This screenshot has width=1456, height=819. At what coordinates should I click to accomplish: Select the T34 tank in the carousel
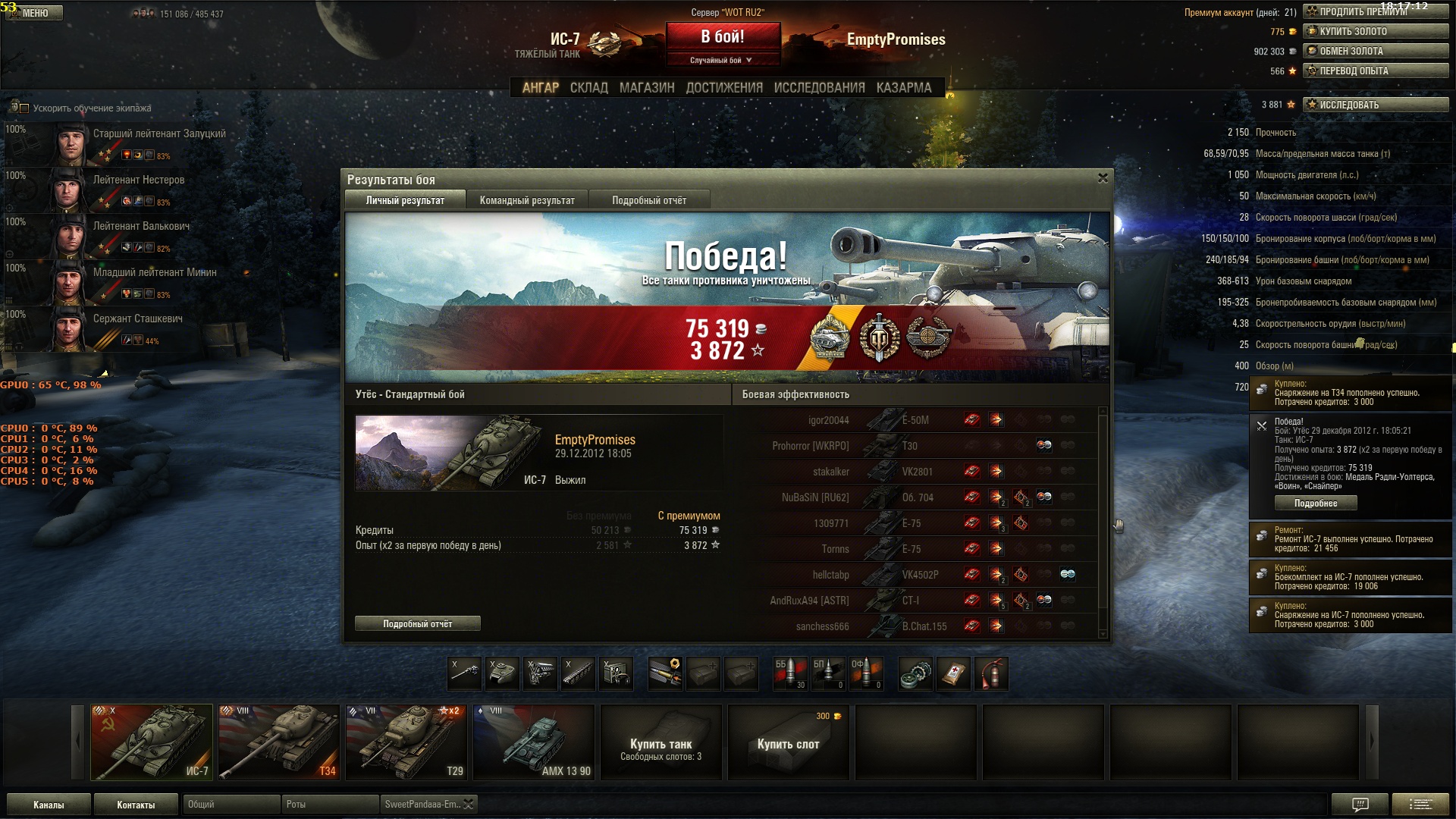coord(278,742)
